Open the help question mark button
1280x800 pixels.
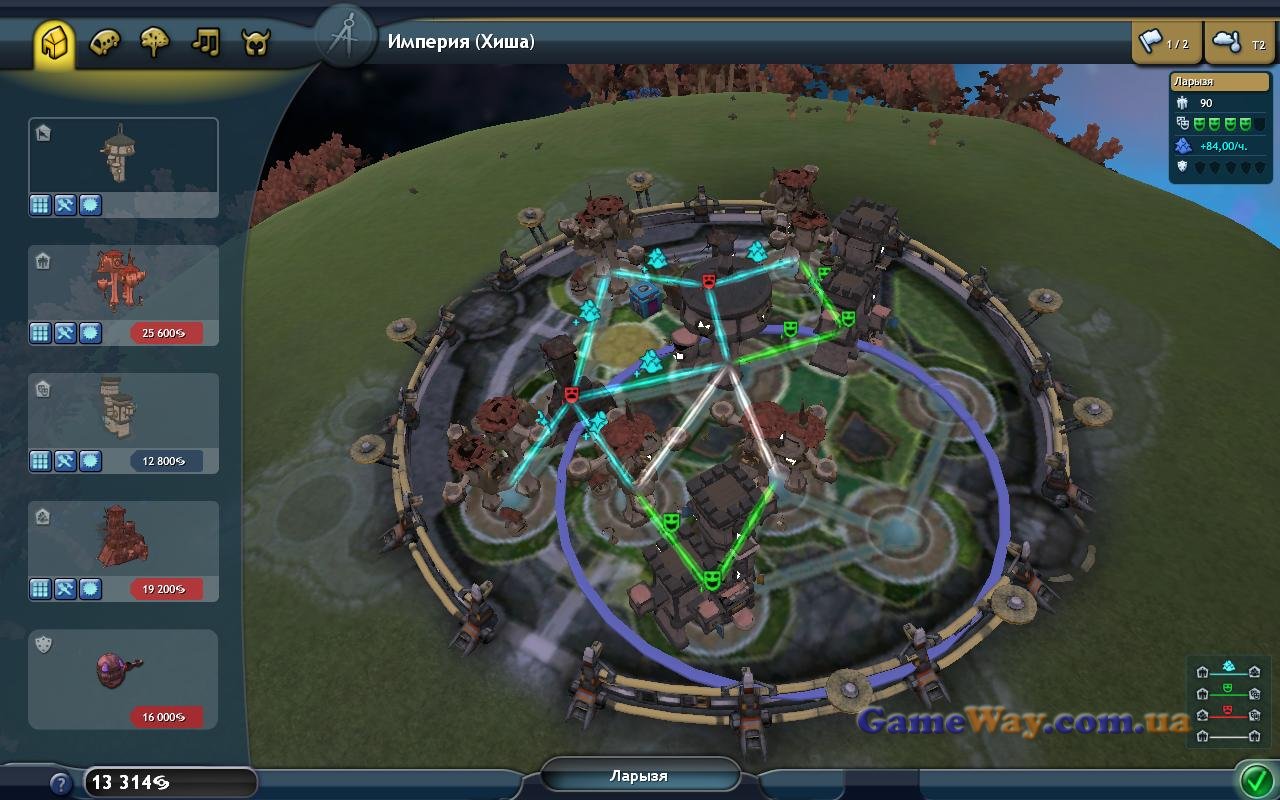tap(61, 784)
